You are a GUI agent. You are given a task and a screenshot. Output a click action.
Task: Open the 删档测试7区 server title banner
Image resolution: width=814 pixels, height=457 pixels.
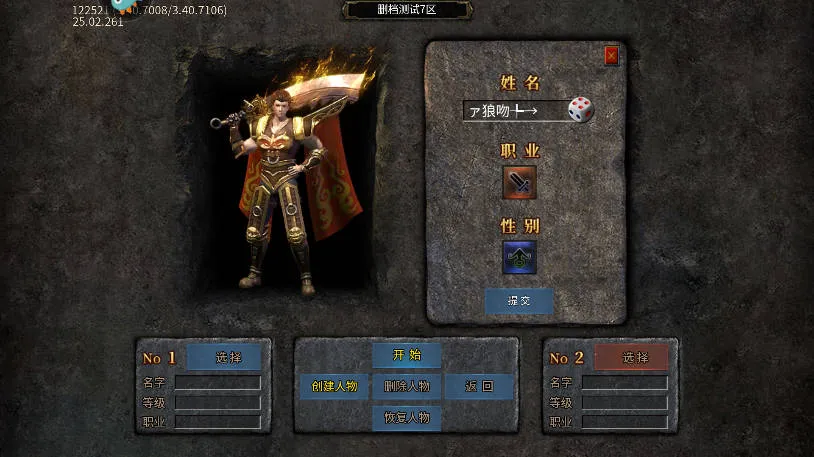(407, 10)
